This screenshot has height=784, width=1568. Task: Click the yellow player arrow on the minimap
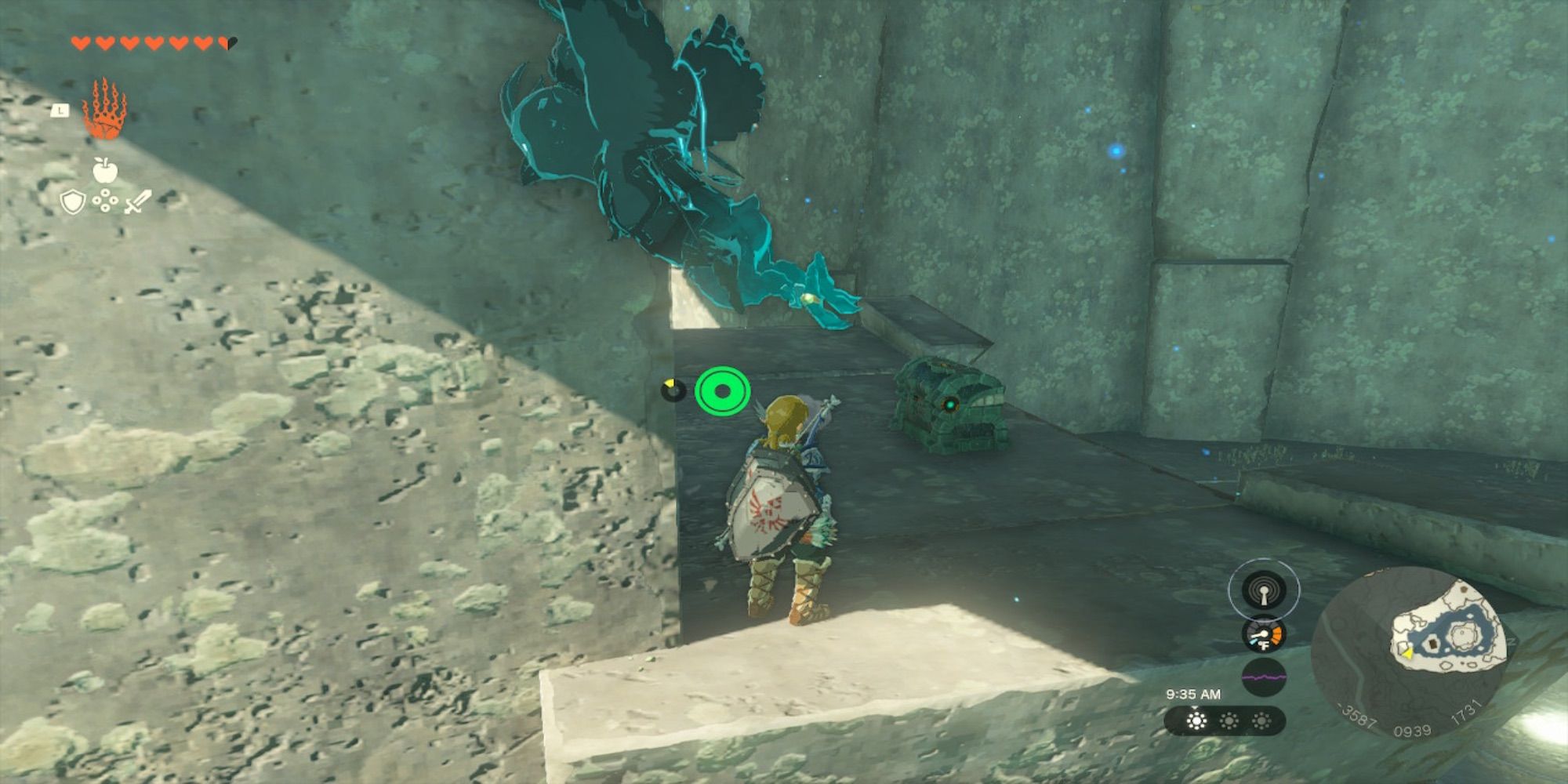point(1407,653)
